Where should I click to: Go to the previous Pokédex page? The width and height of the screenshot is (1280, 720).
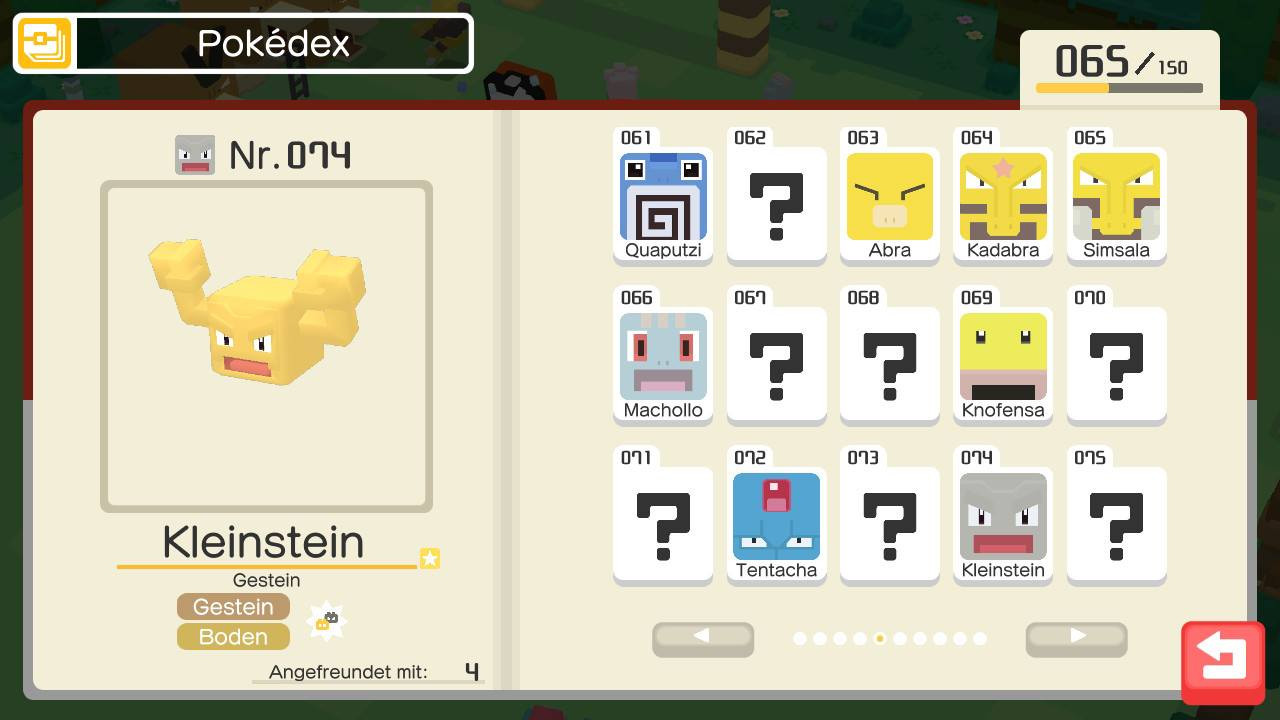tap(703, 639)
